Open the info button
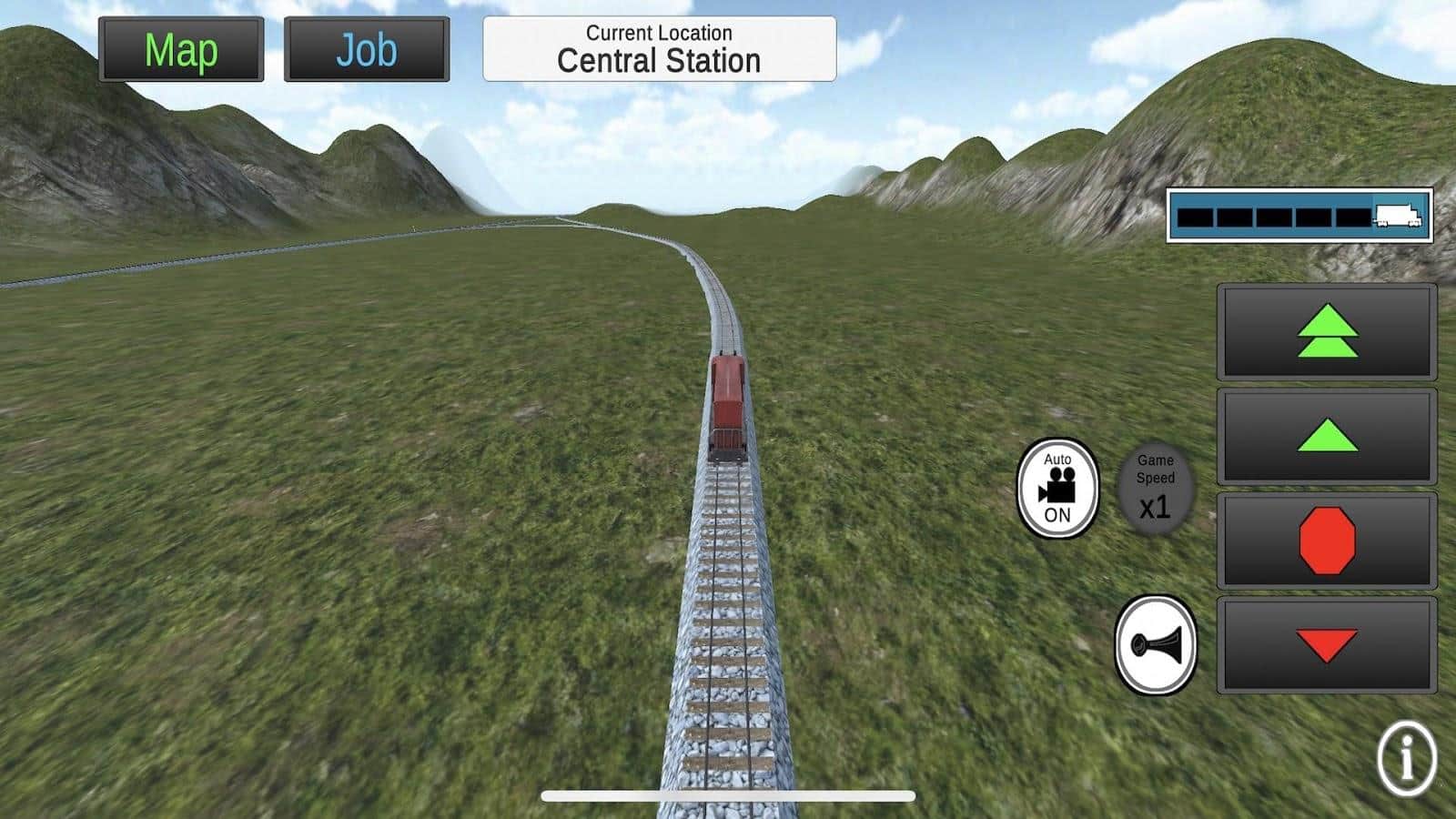The image size is (1456, 819). pyautogui.click(x=1407, y=758)
